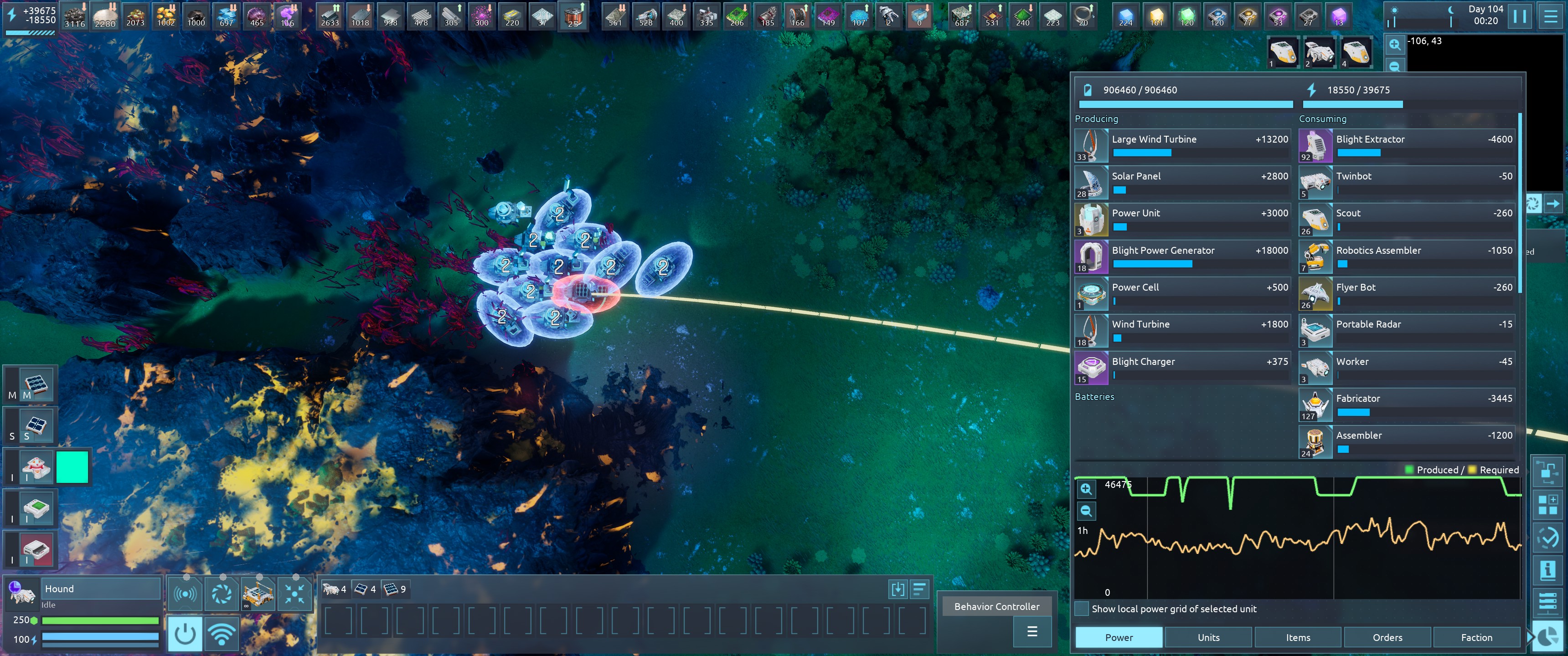
Task: Click the Hound unit portrait
Action: pos(22,592)
